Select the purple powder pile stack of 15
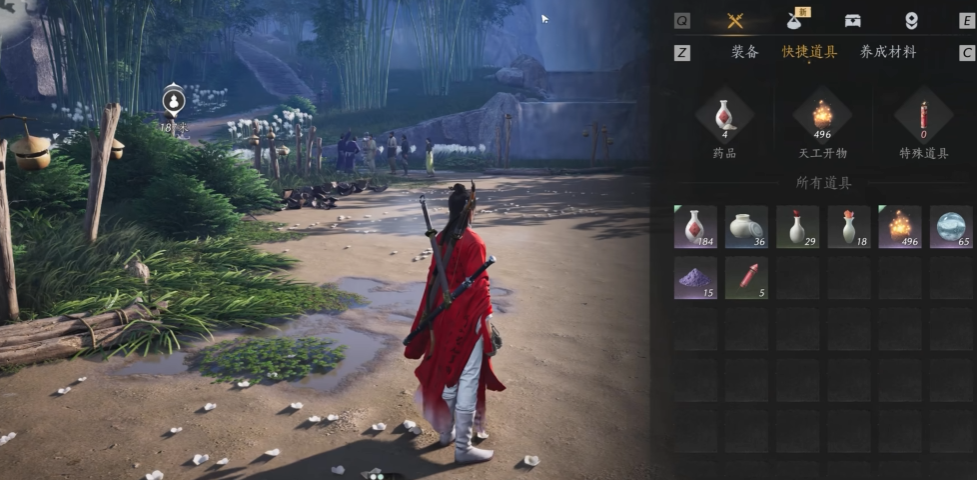Image resolution: width=977 pixels, height=480 pixels. click(695, 278)
